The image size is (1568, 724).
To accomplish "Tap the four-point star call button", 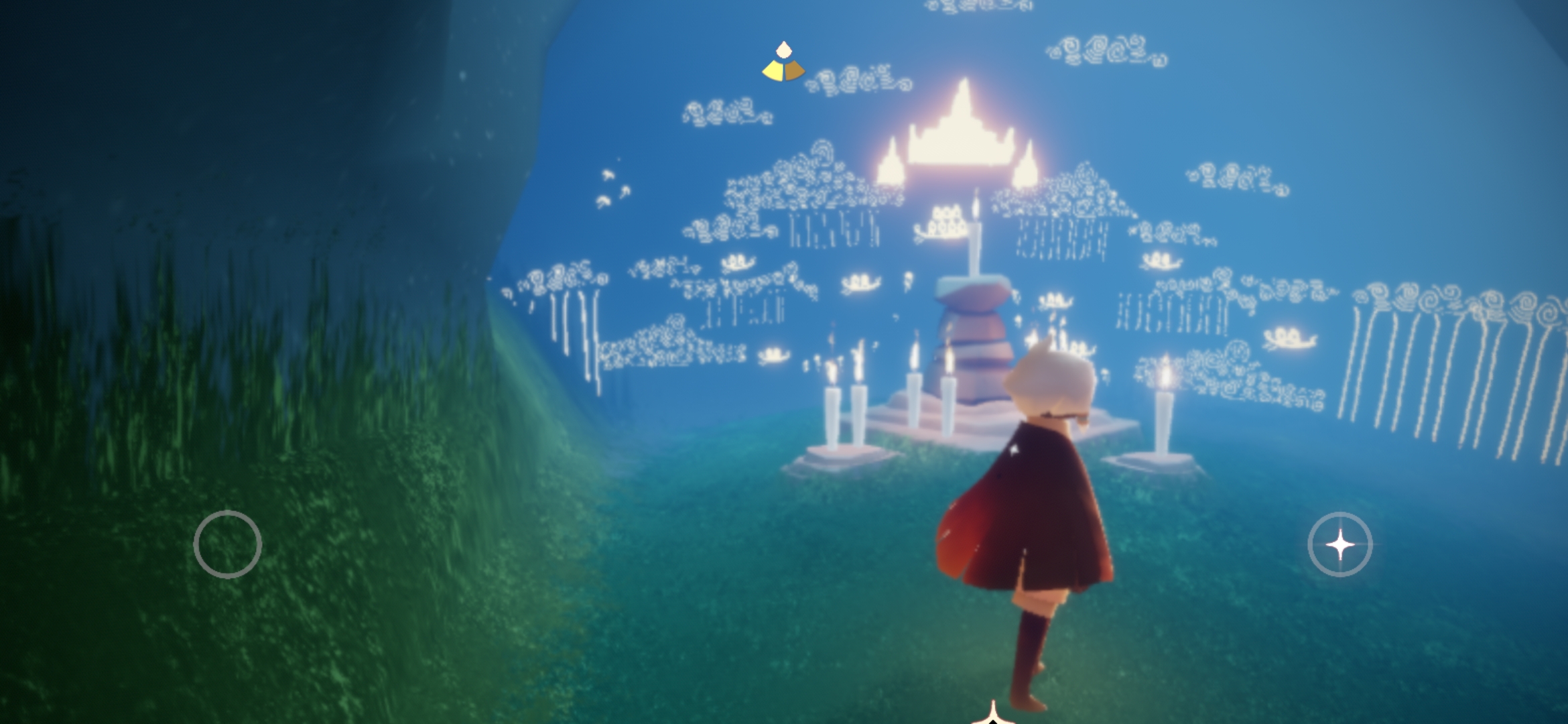I will click(1340, 544).
